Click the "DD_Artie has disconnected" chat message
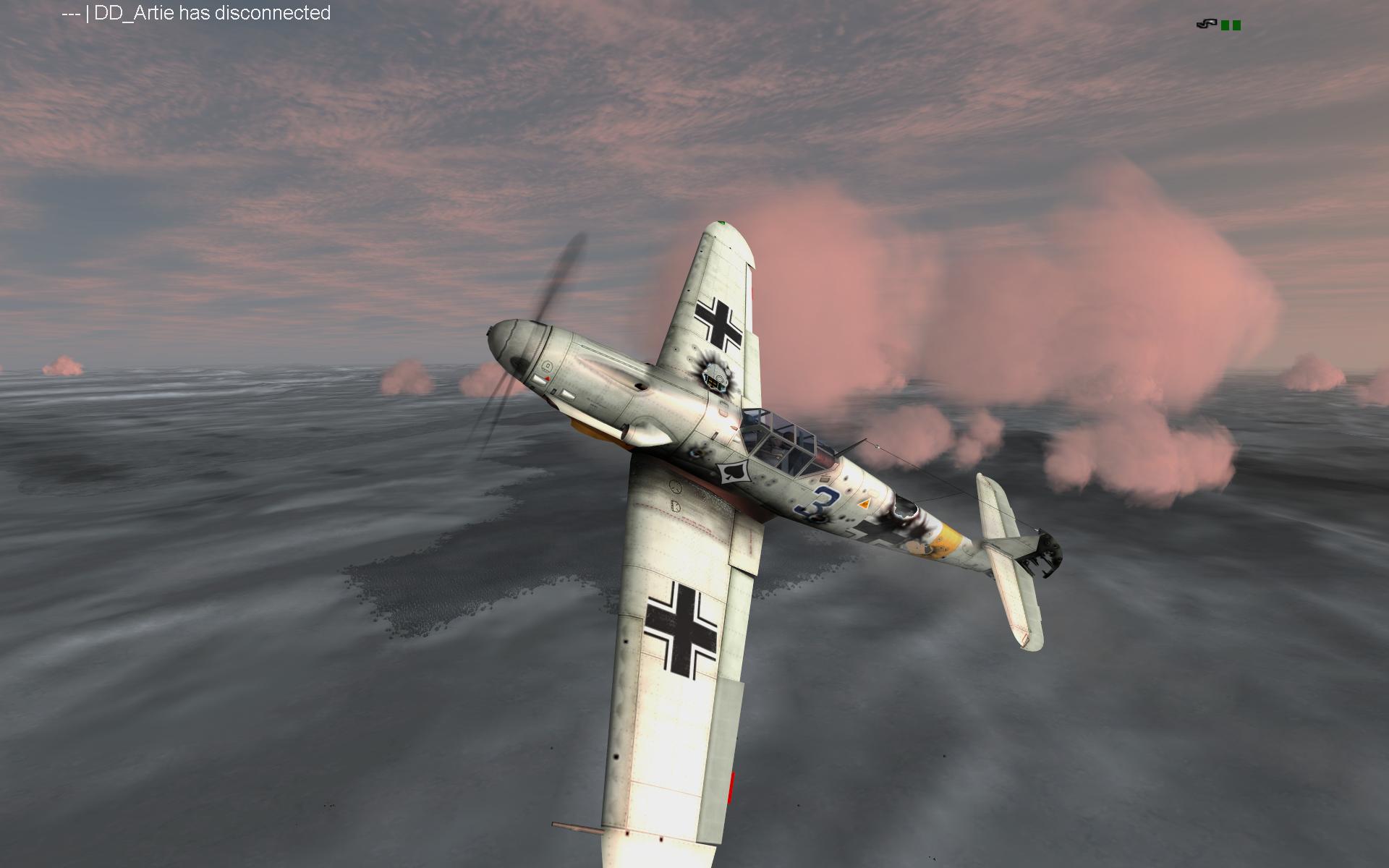The height and width of the screenshot is (868, 1389). tap(196, 13)
